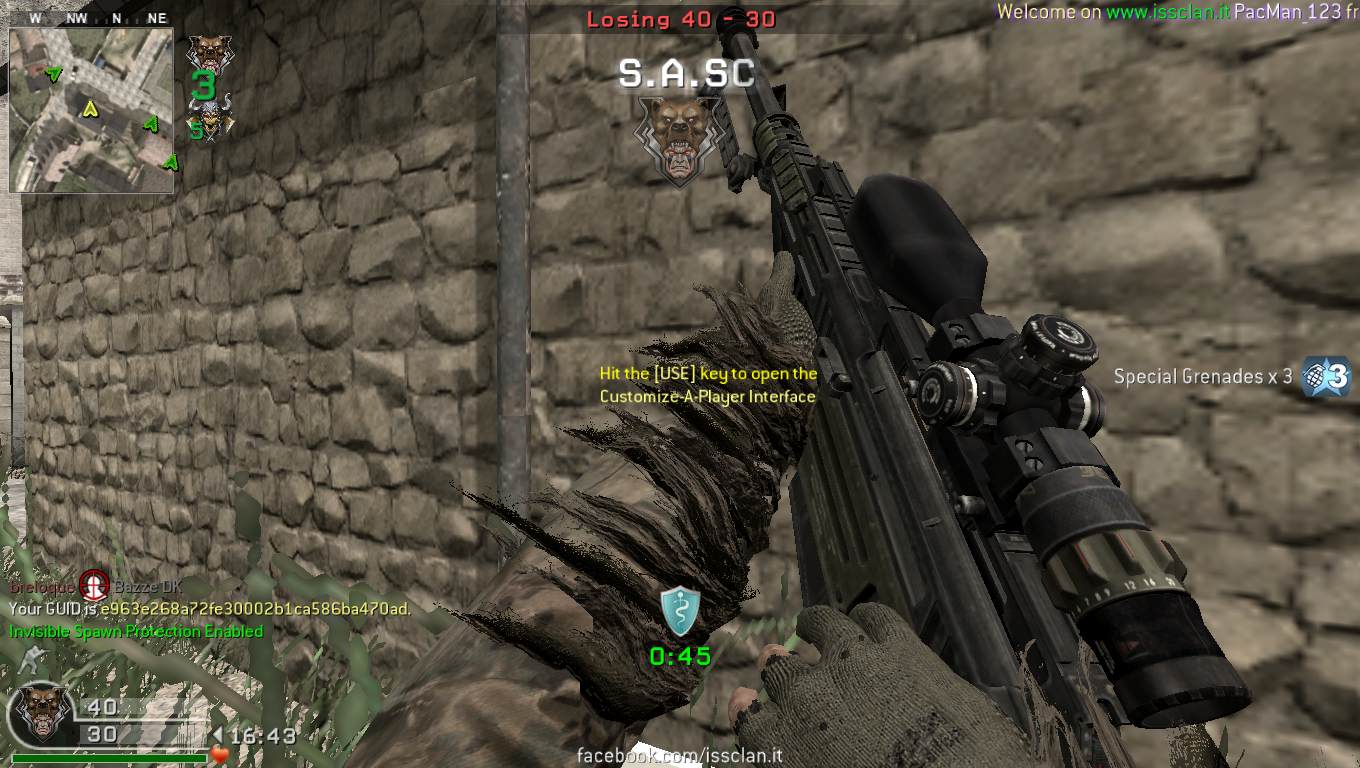Select the bear team icon beside the minimap
The height and width of the screenshot is (768, 1360).
point(208,53)
